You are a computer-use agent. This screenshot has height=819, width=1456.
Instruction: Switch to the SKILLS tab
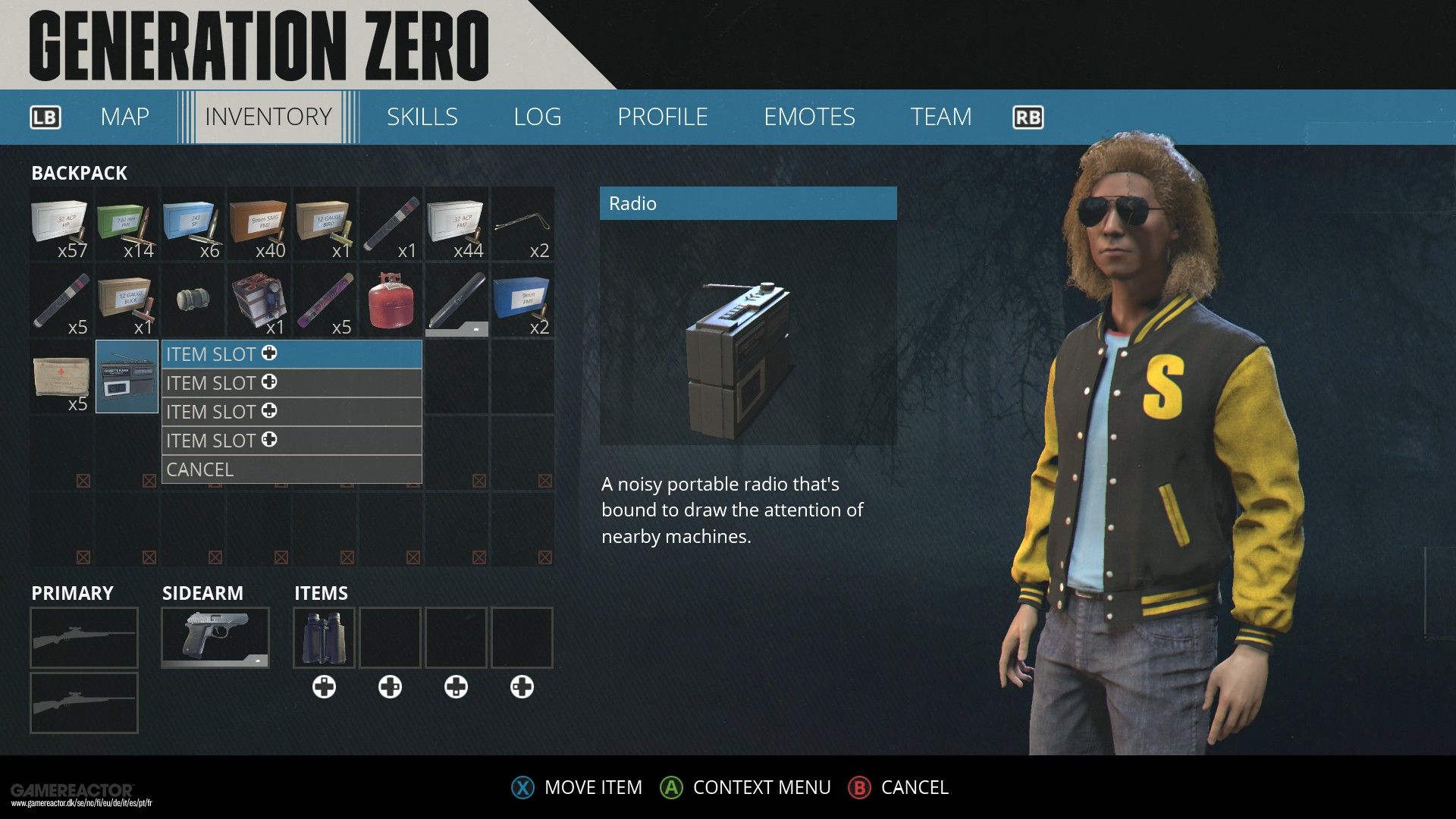(x=422, y=117)
